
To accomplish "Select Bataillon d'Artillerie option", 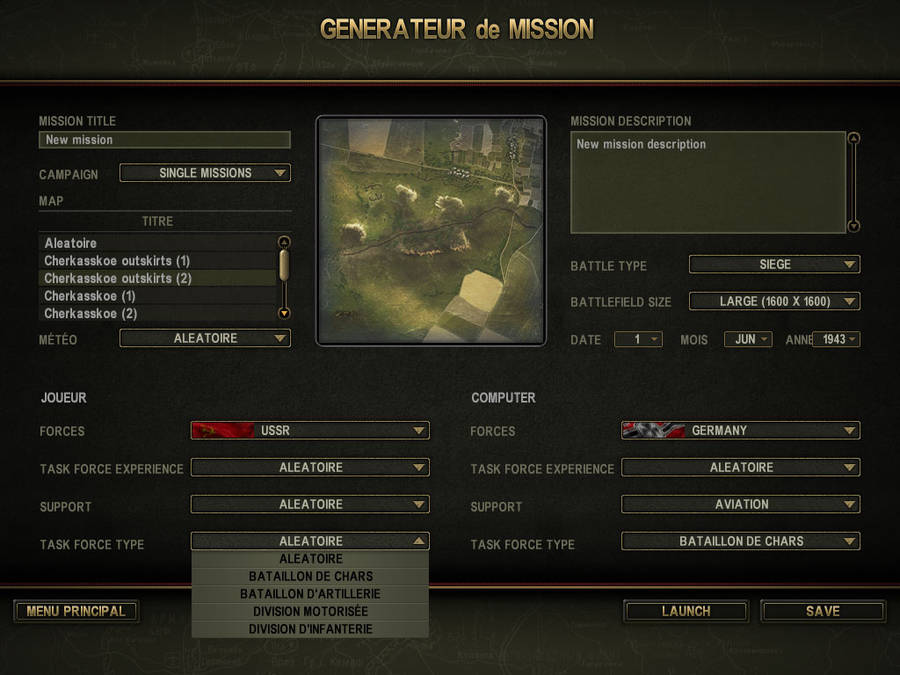I will tap(310, 594).
